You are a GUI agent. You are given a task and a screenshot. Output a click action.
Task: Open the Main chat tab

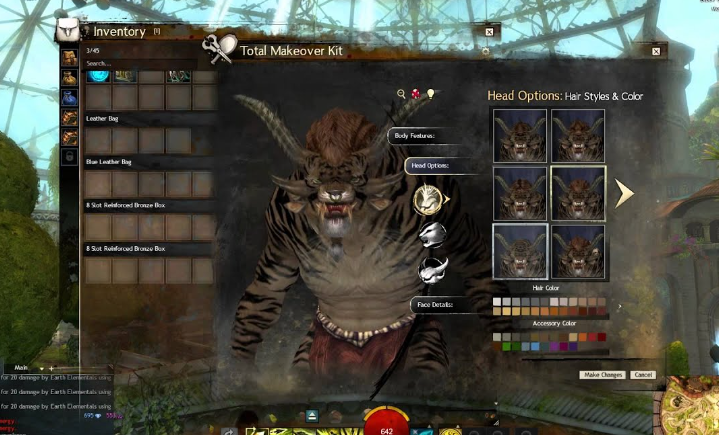[20, 367]
